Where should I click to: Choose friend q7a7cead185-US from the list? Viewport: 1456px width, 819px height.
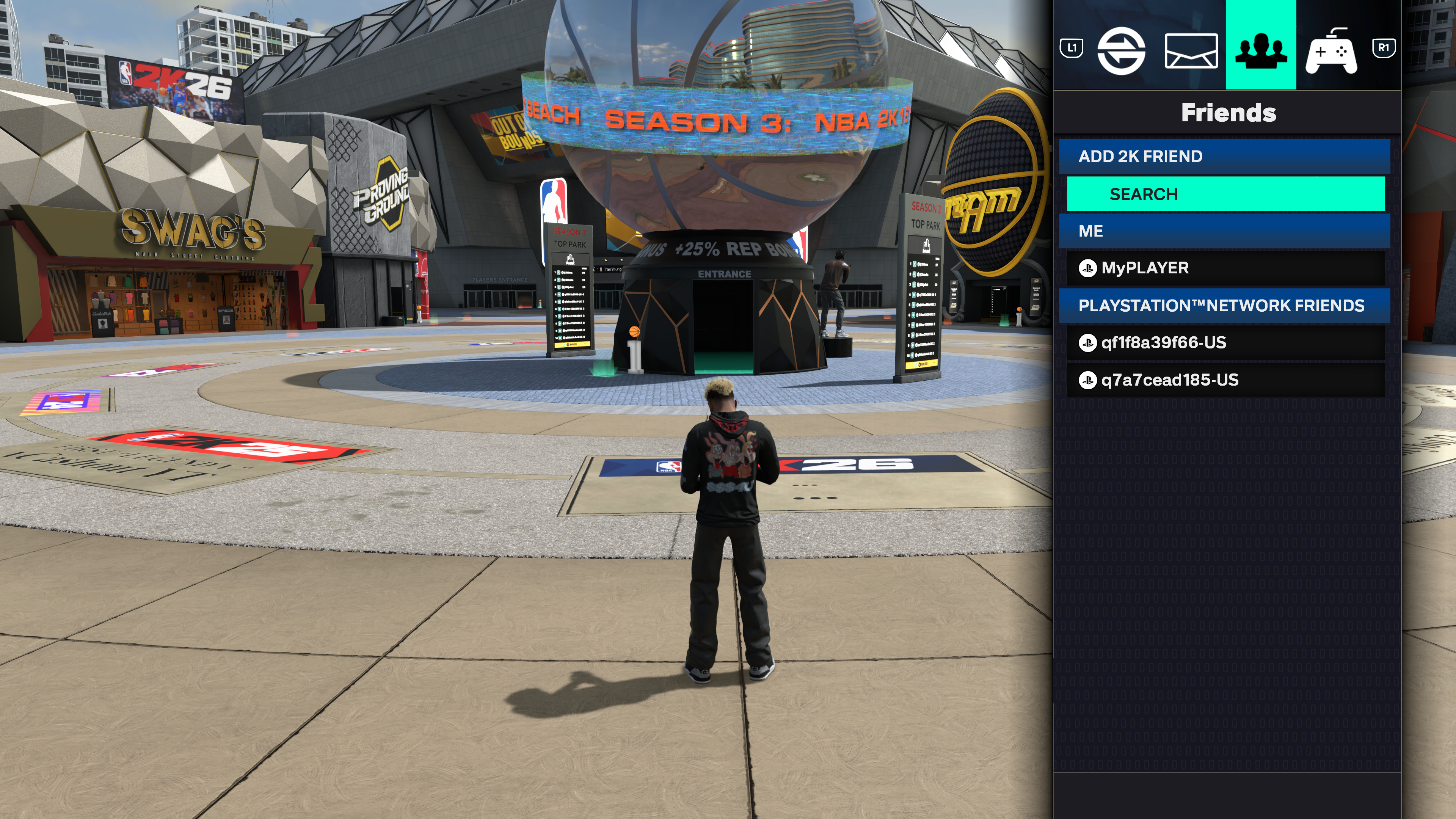point(1225,380)
